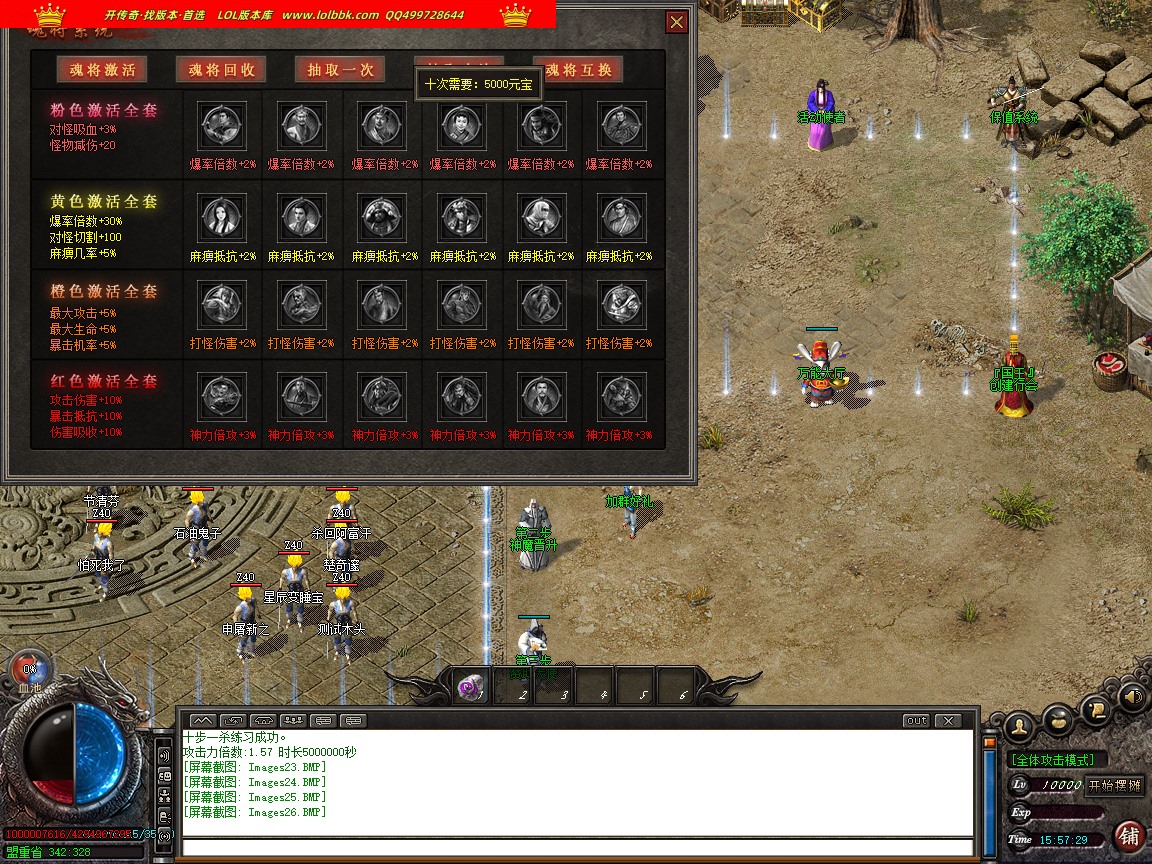Select the 魂将互换 exchange button
The image size is (1152, 864).
[x=578, y=69]
